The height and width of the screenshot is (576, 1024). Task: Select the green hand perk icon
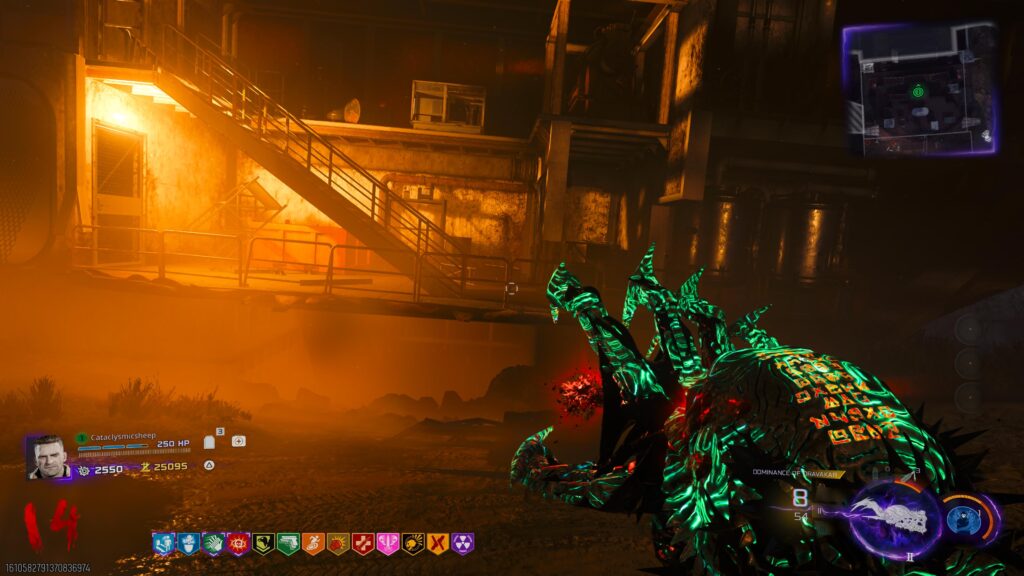click(x=213, y=543)
